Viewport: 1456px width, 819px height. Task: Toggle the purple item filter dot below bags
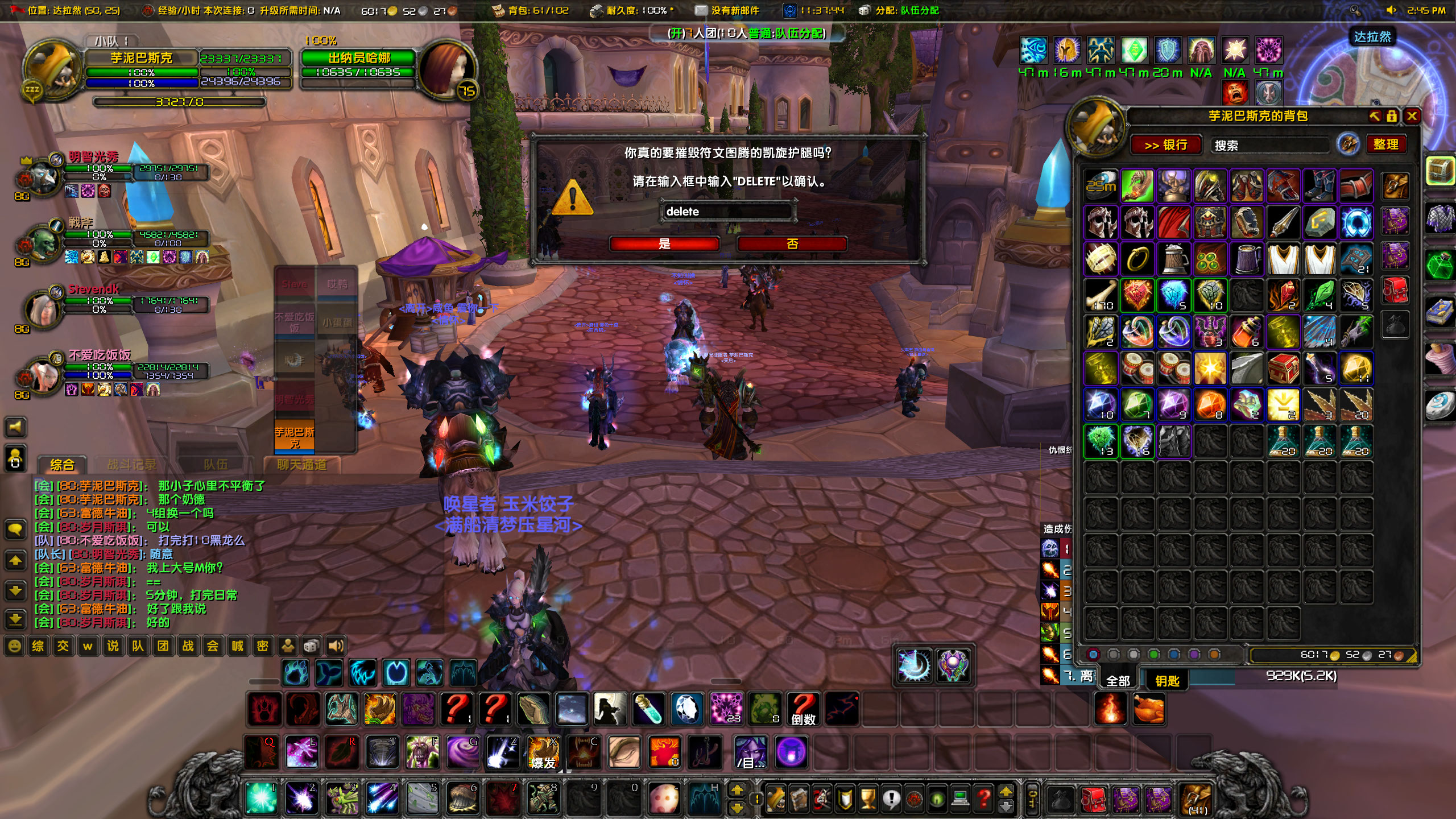tap(1194, 655)
